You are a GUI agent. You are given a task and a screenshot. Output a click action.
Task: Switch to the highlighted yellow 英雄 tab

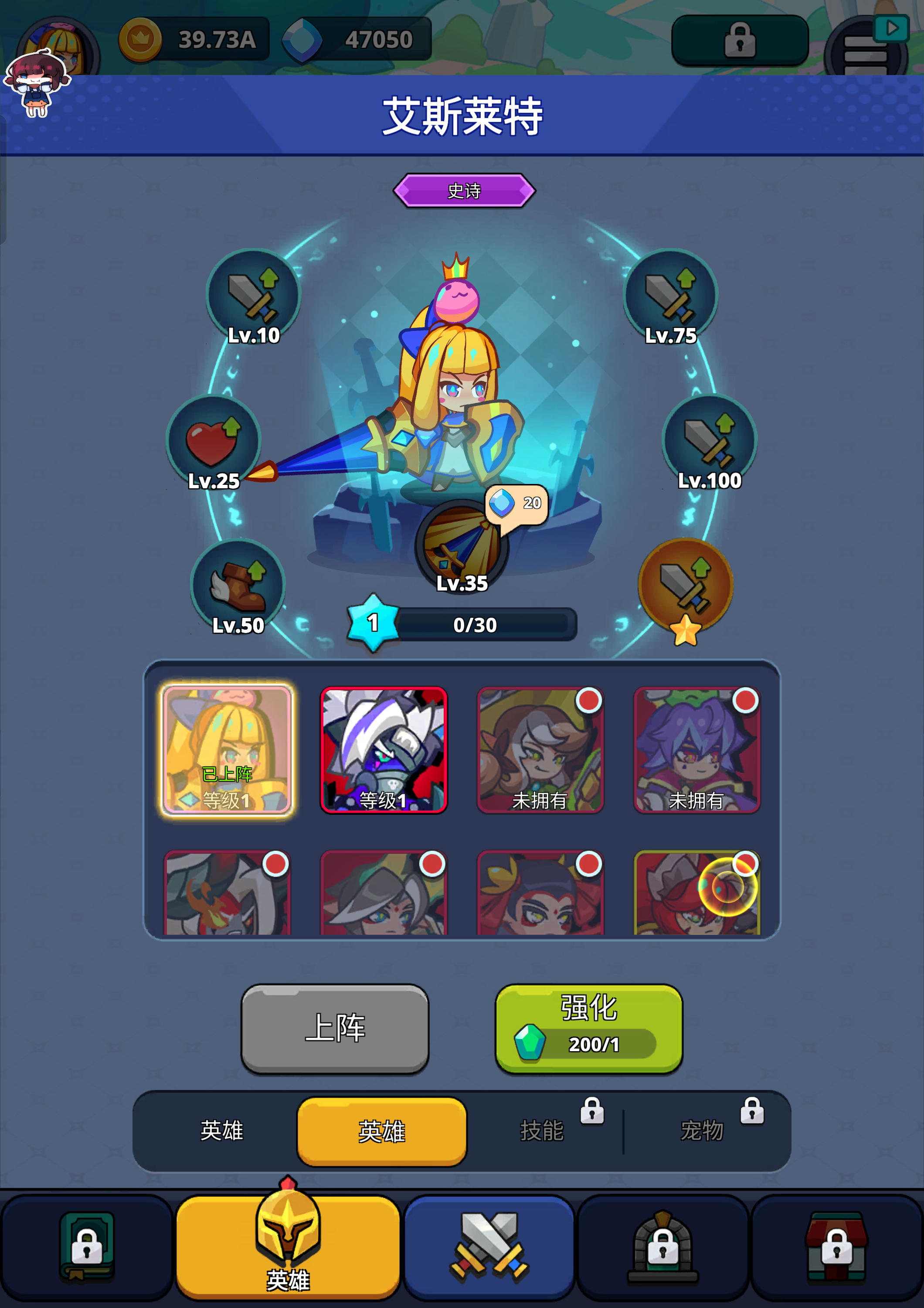[x=381, y=1131]
